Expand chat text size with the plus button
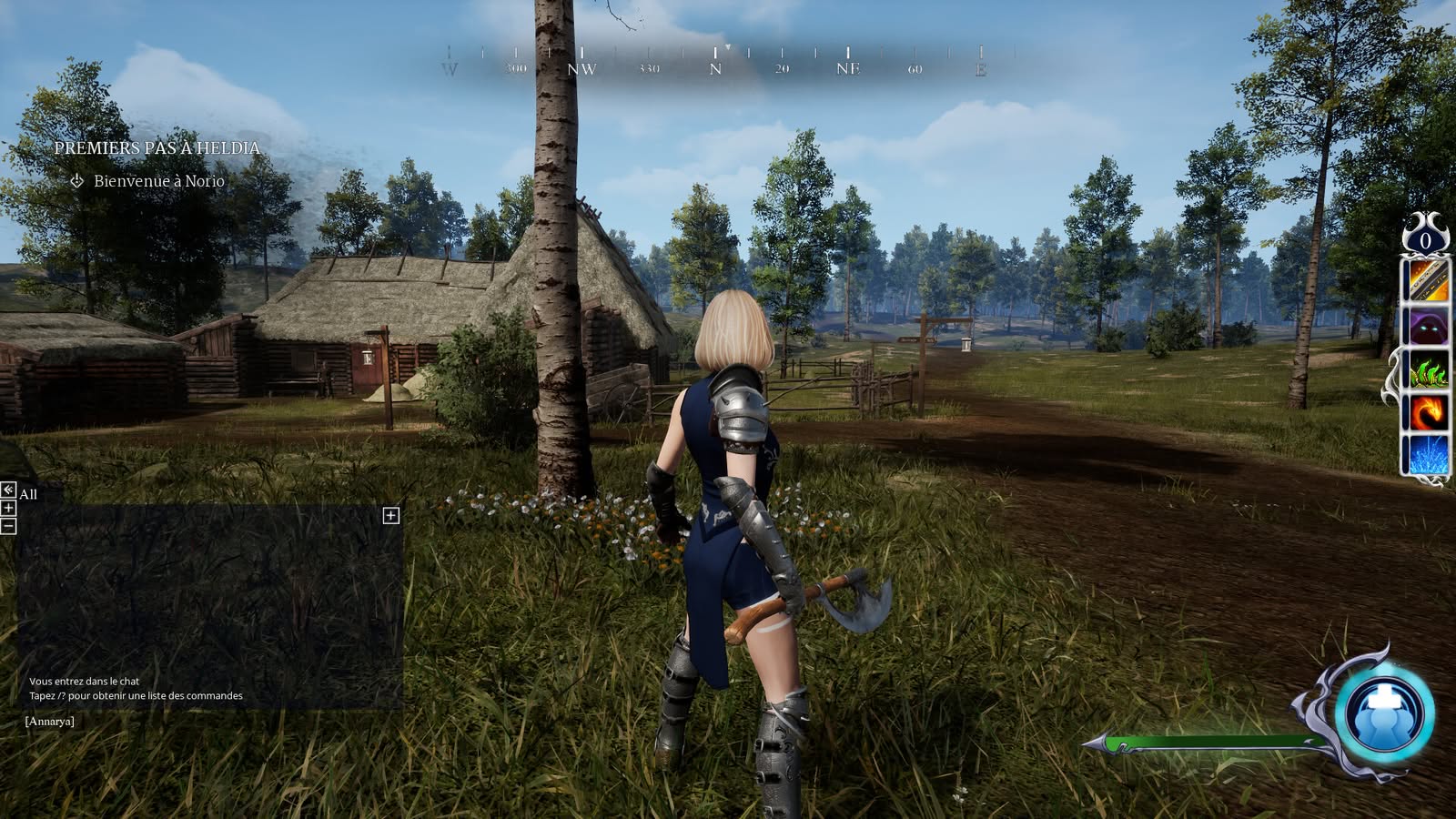 point(8,510)
